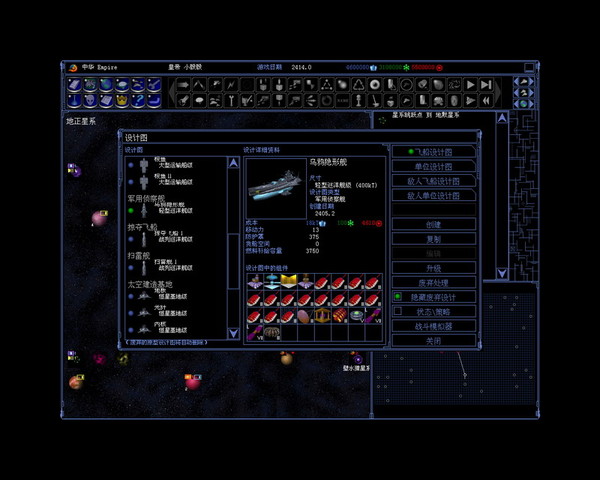Open the 战斗模拟器 combat simulator
The width and height of the screenshot is (600, 480).
point(433,327)
